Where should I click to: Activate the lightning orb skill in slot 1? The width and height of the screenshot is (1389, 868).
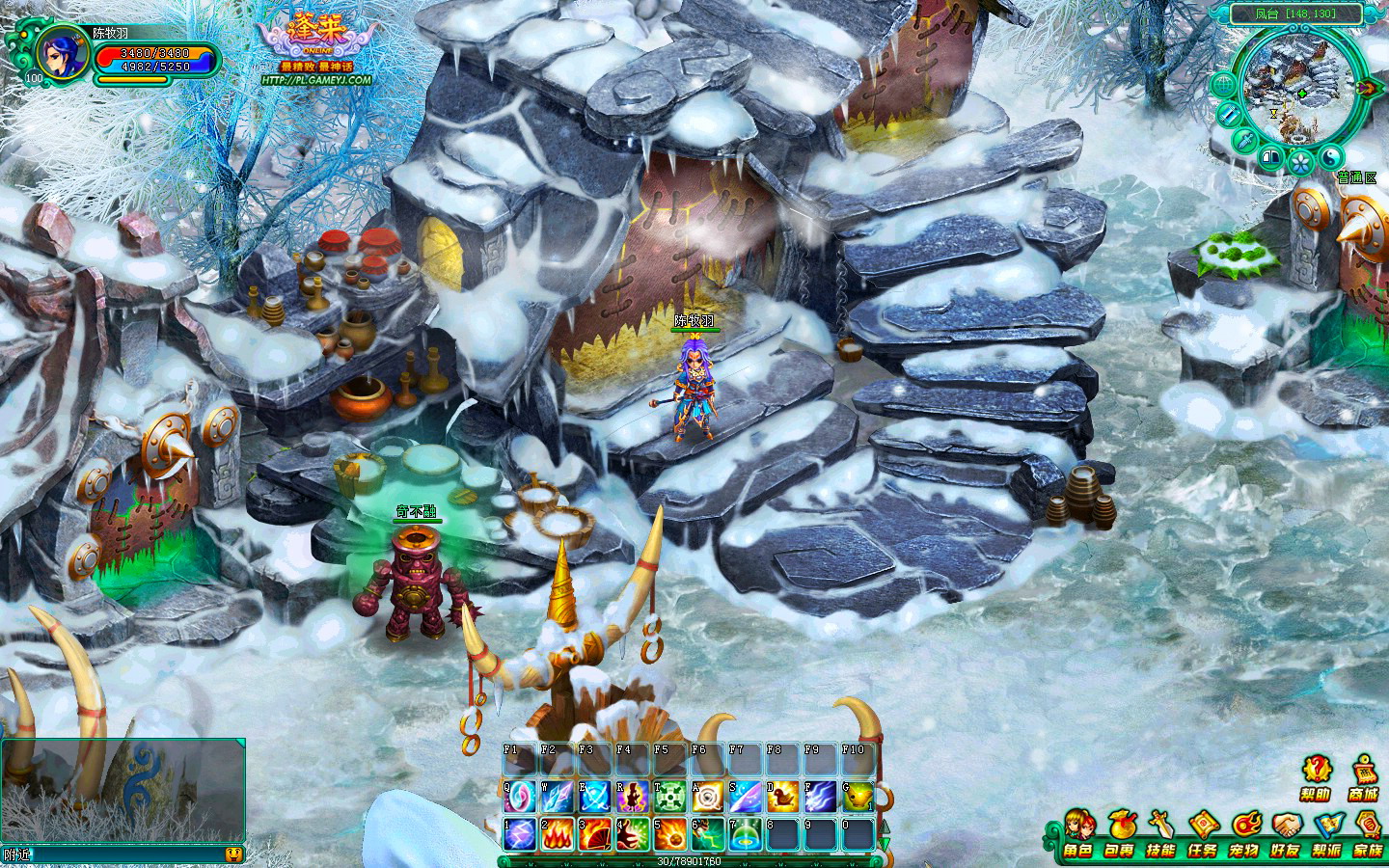click(520, 834)
